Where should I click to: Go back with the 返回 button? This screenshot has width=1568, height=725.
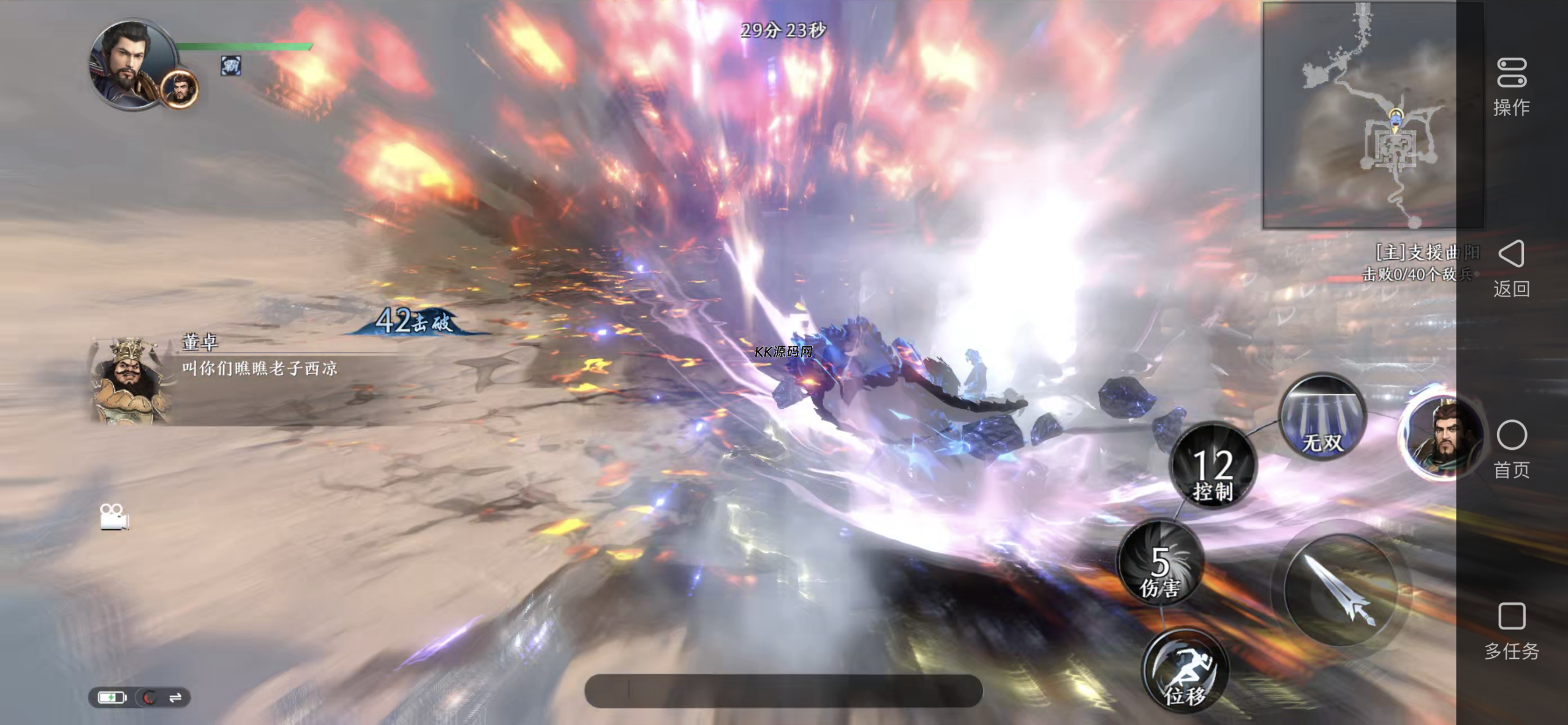1511,268
